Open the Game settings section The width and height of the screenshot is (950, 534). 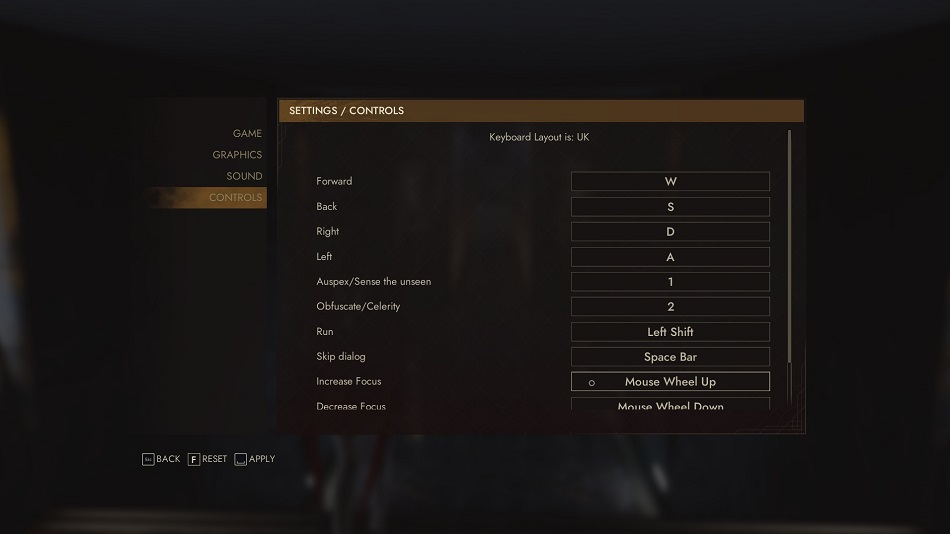247,134
